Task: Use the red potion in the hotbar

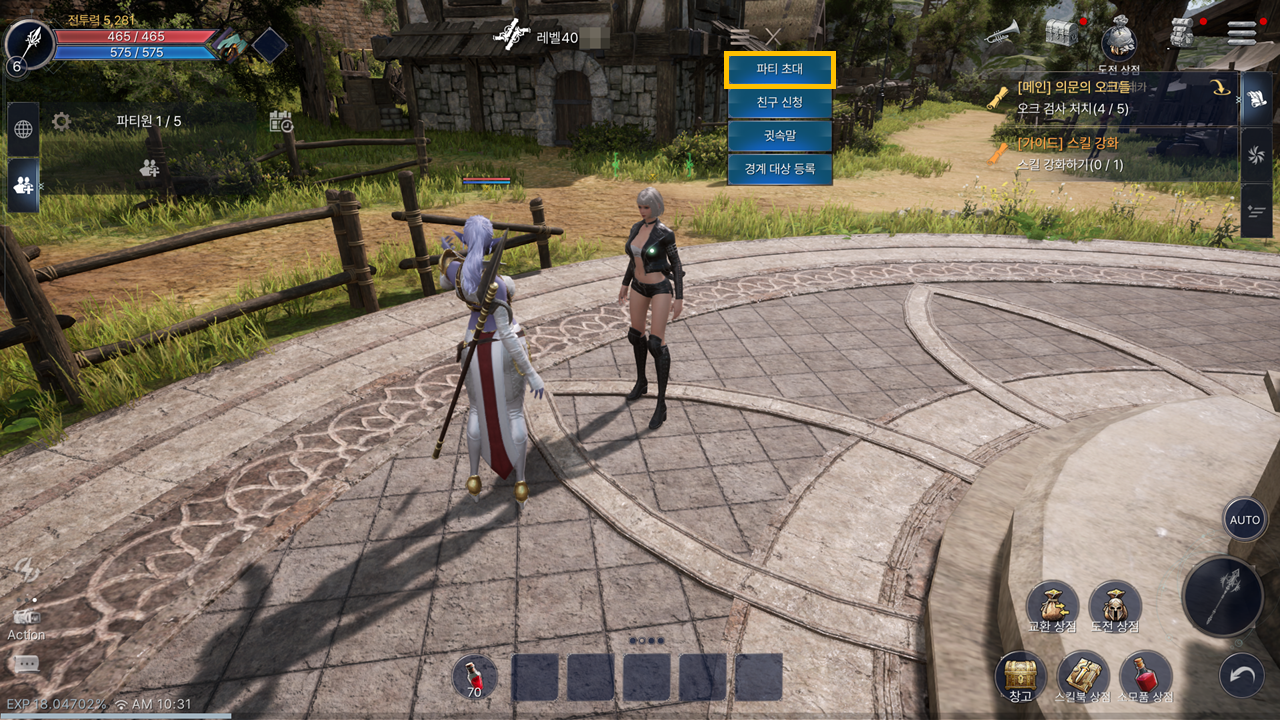Action: click(474, 677)
